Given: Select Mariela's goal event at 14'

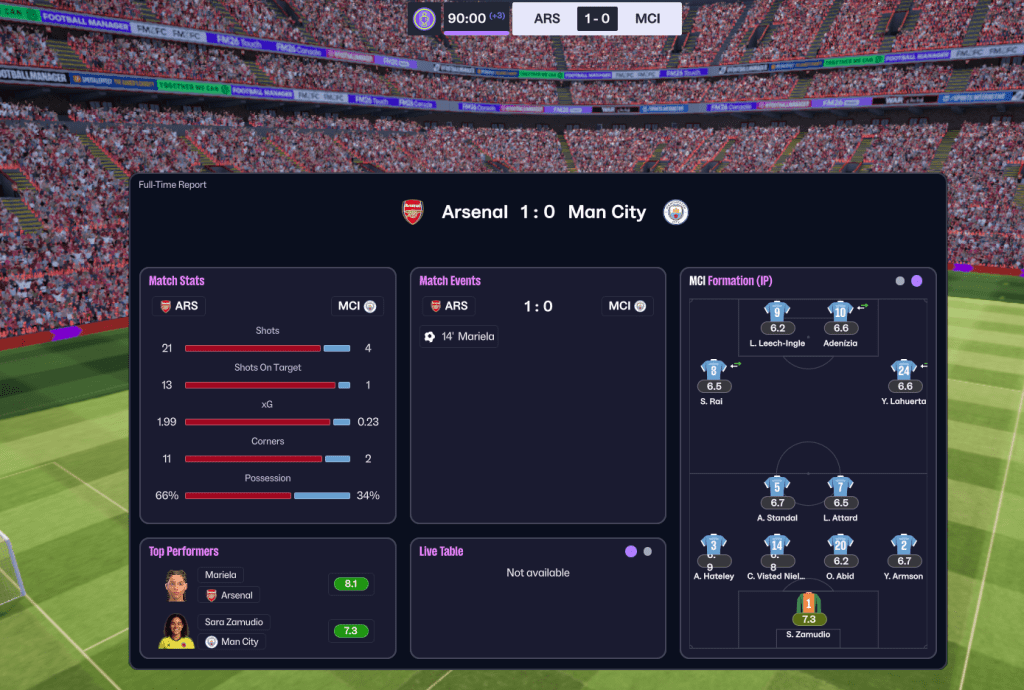Looking at the screenshot, I should coord(459,337).
